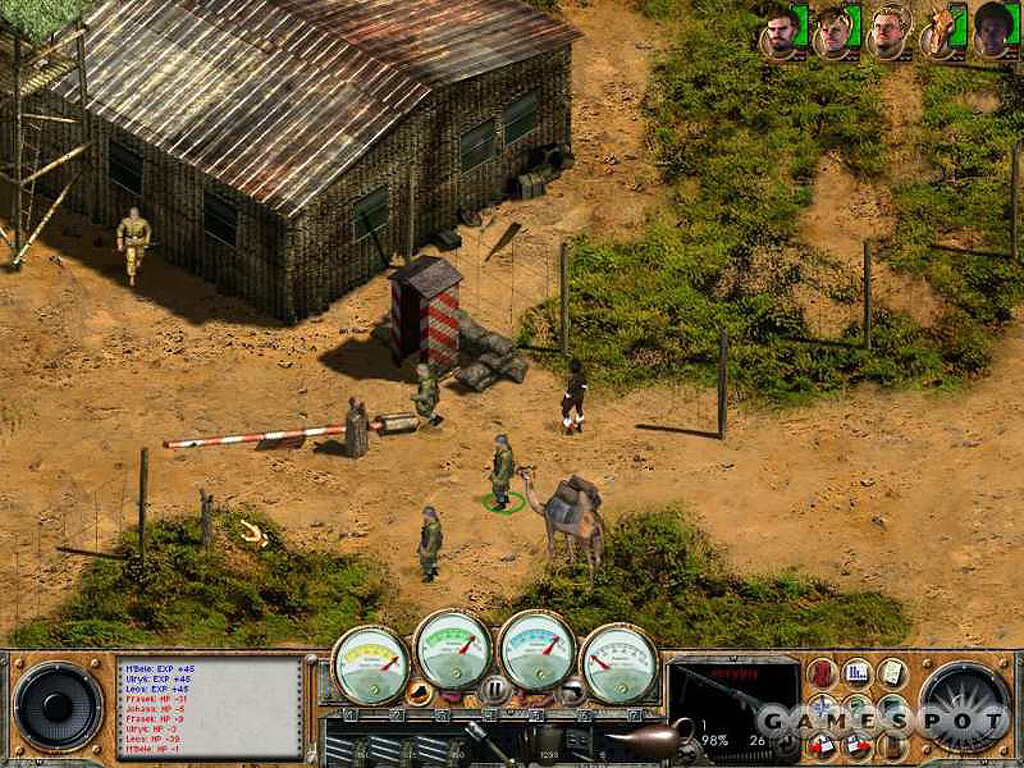Open the statistics chart button

(857, 673)
